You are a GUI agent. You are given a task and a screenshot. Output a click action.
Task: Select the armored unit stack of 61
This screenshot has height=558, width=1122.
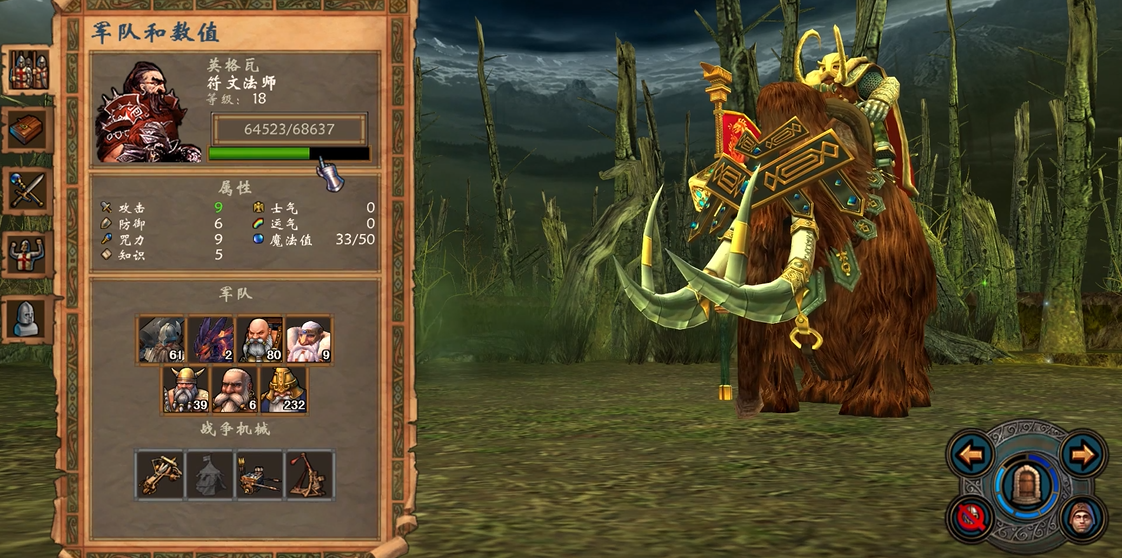(161, 340)
